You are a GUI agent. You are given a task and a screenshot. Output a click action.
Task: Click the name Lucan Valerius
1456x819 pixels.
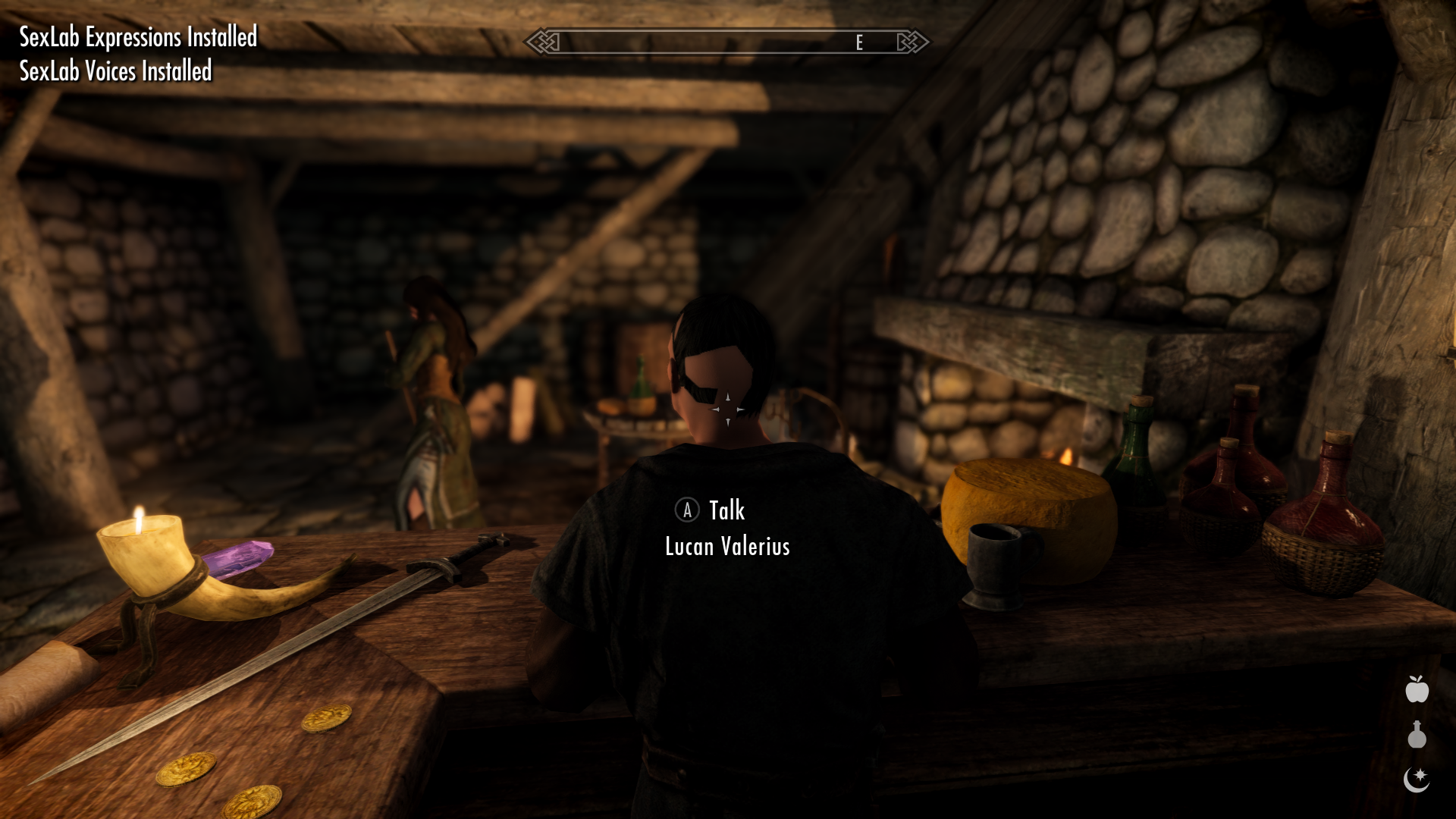726,546
